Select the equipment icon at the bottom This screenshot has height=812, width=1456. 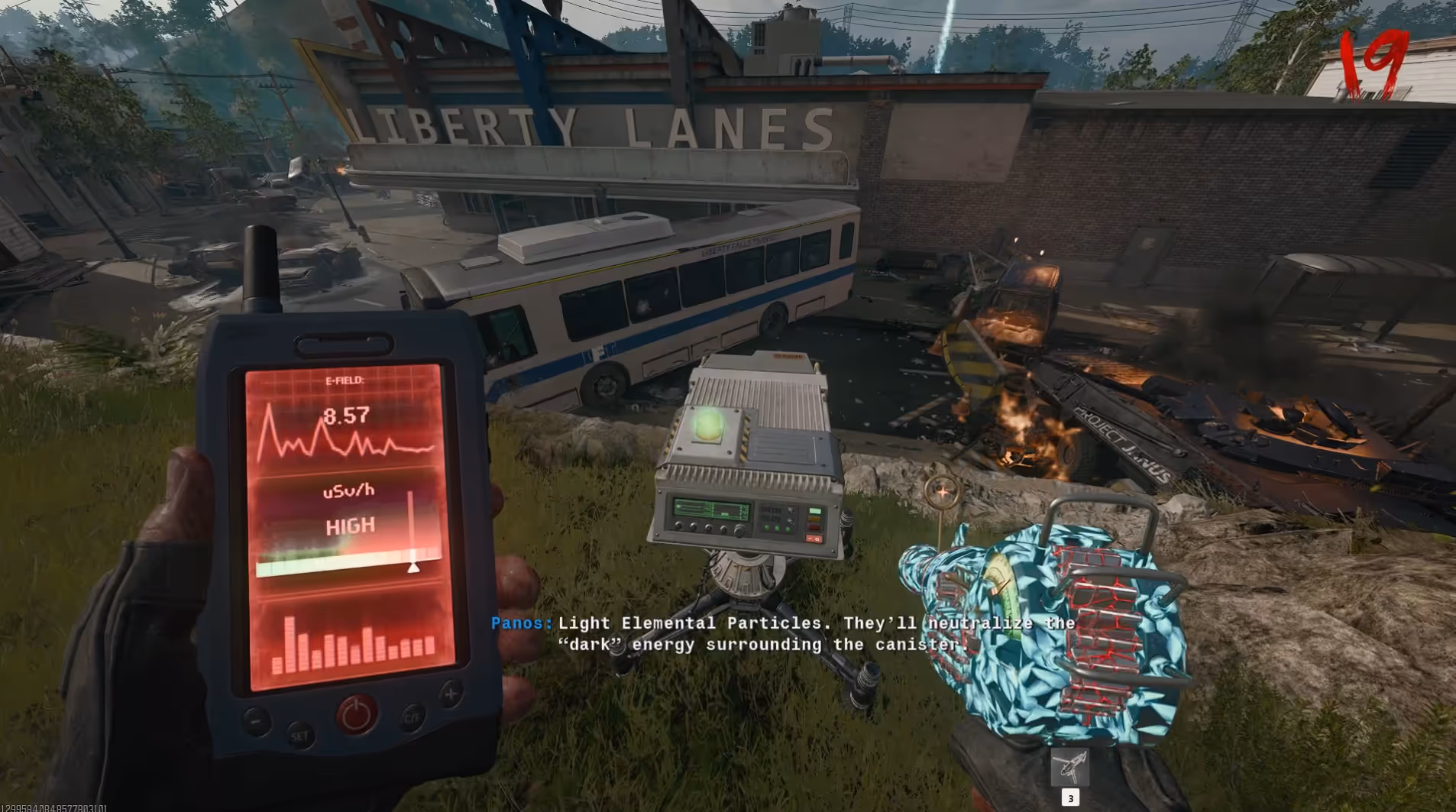click(1069, 768)
